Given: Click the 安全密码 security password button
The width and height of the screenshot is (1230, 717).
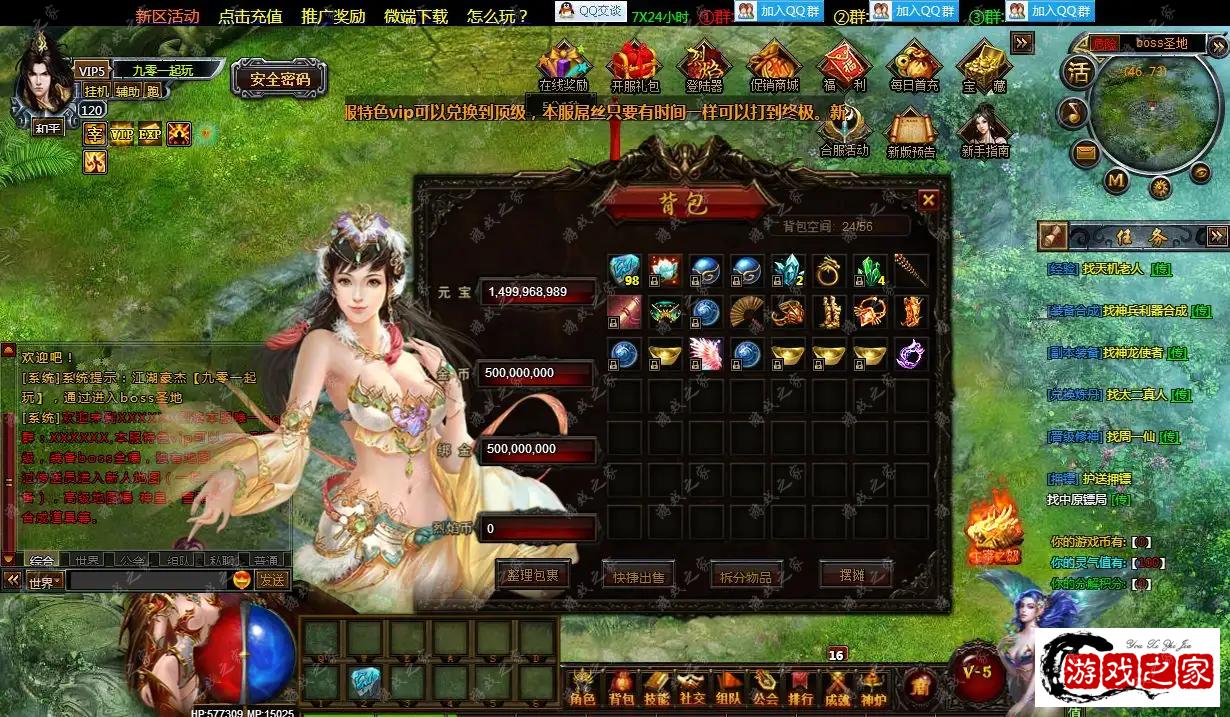Looking at the screenshot, I should click(x=279, y=79).
